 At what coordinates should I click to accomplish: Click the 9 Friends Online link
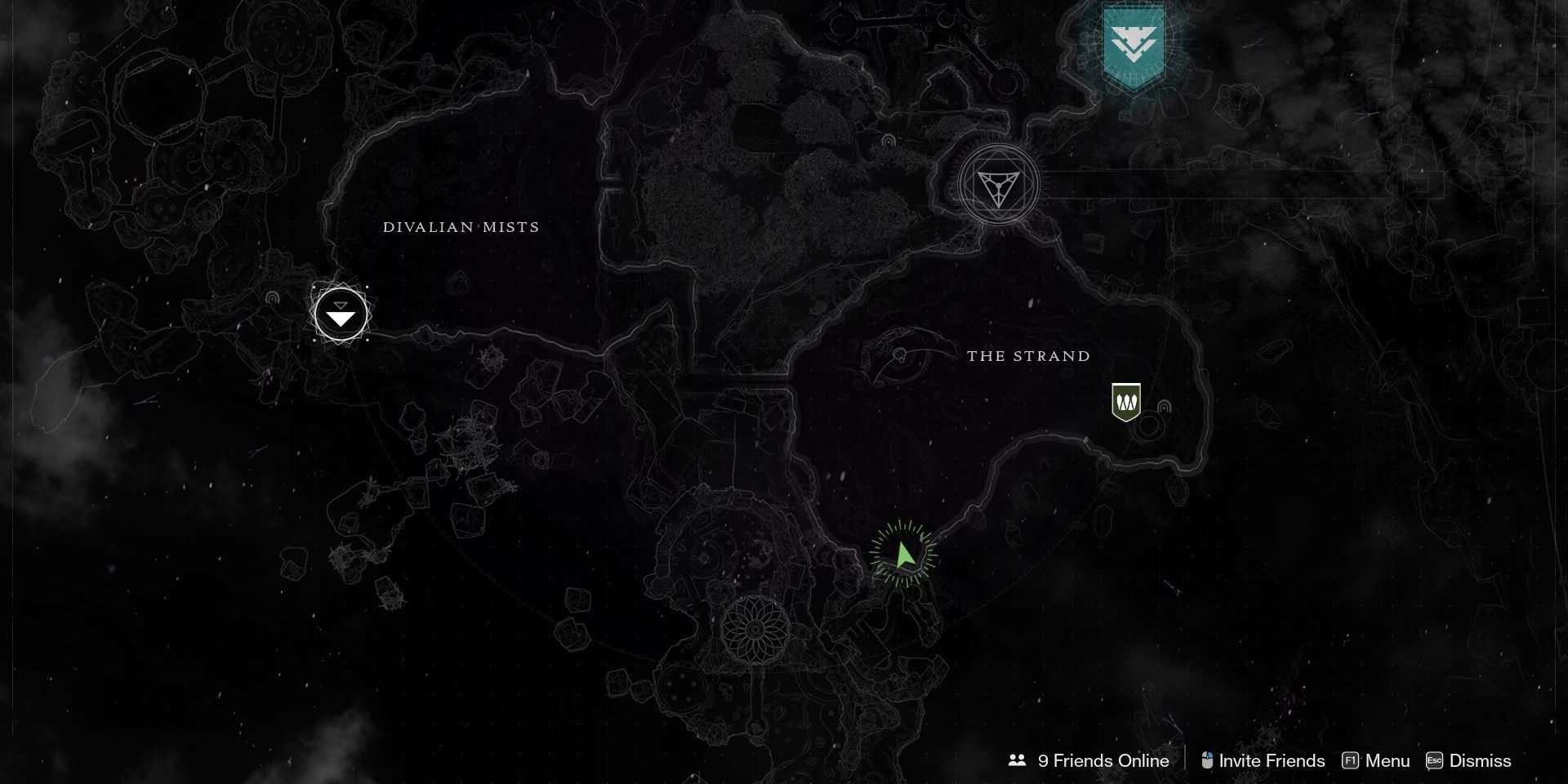click(x=1102, y=760)
